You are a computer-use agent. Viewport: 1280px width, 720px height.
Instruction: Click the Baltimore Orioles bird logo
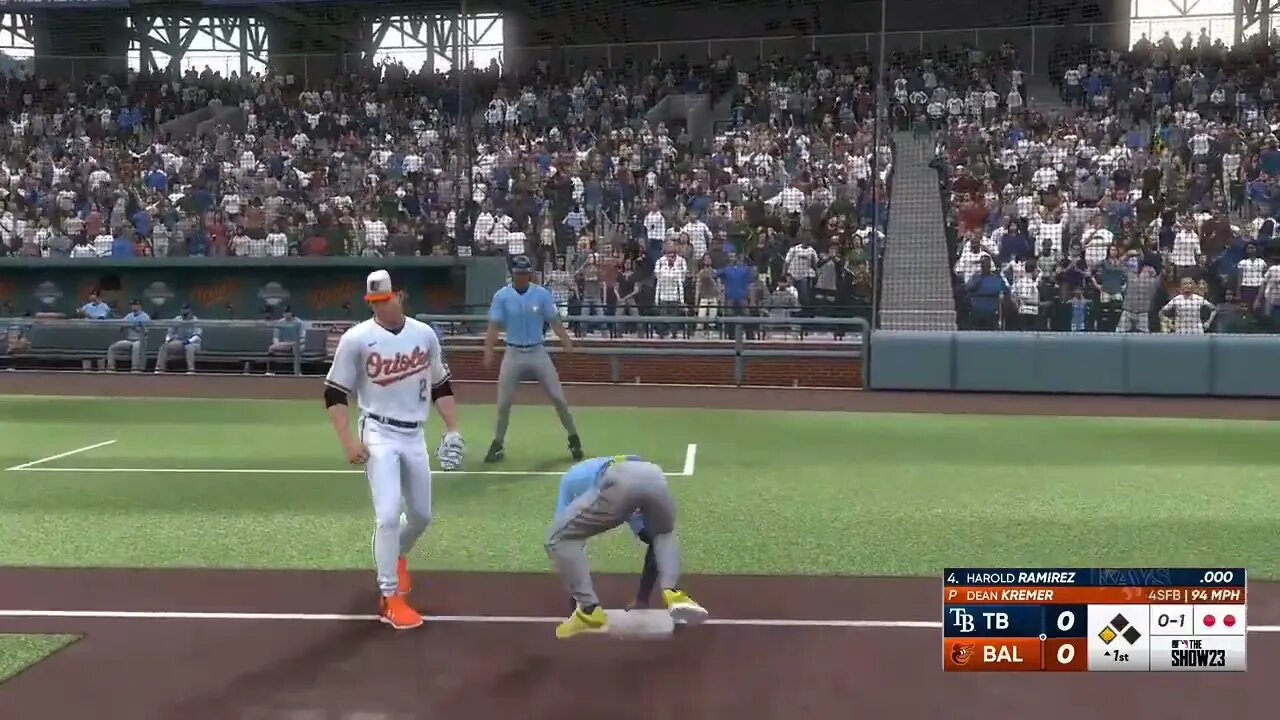click(x=962, y=654)
